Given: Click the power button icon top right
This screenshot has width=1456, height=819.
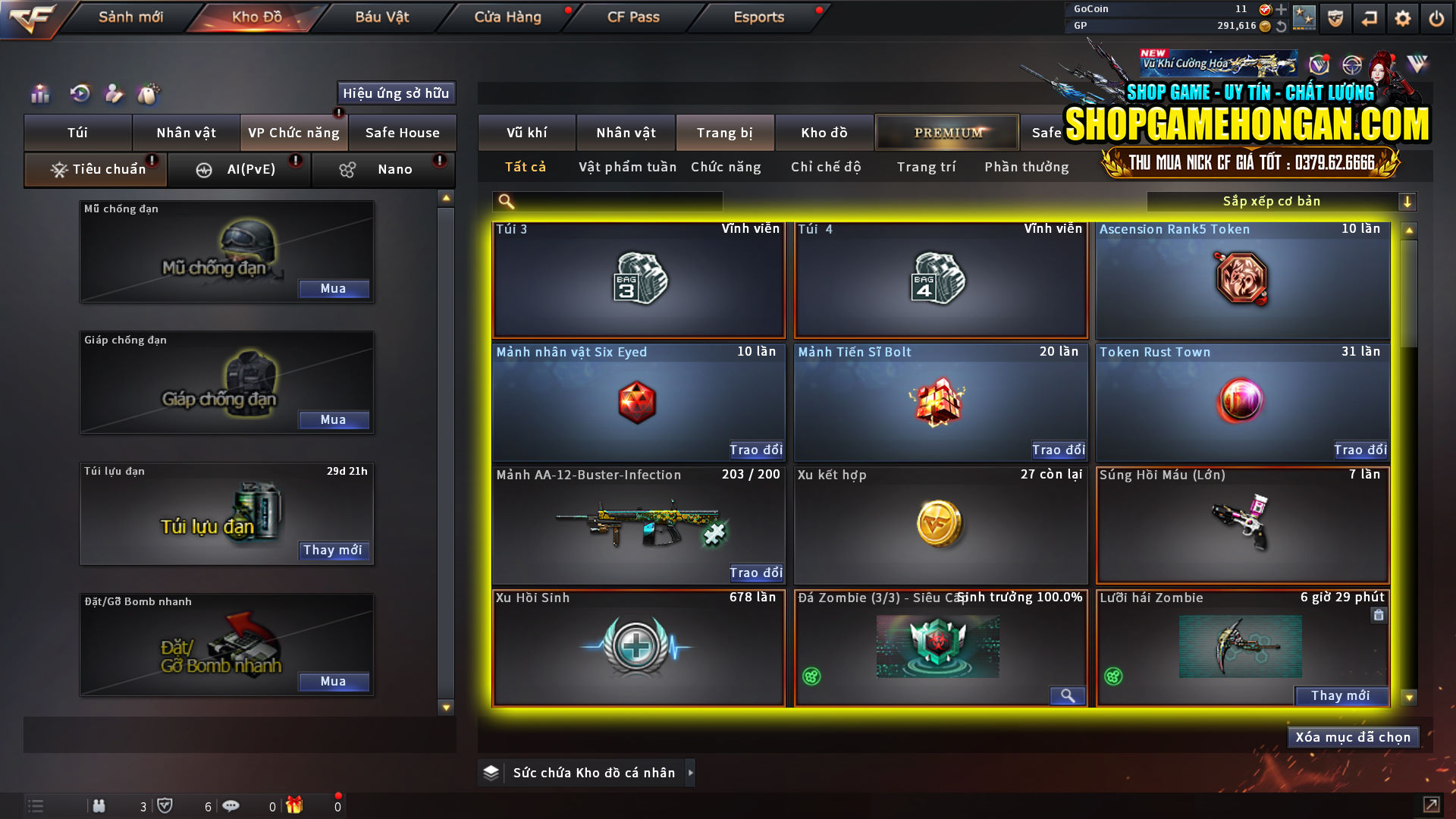Looking at the screenshot, I should point(1436,17).
